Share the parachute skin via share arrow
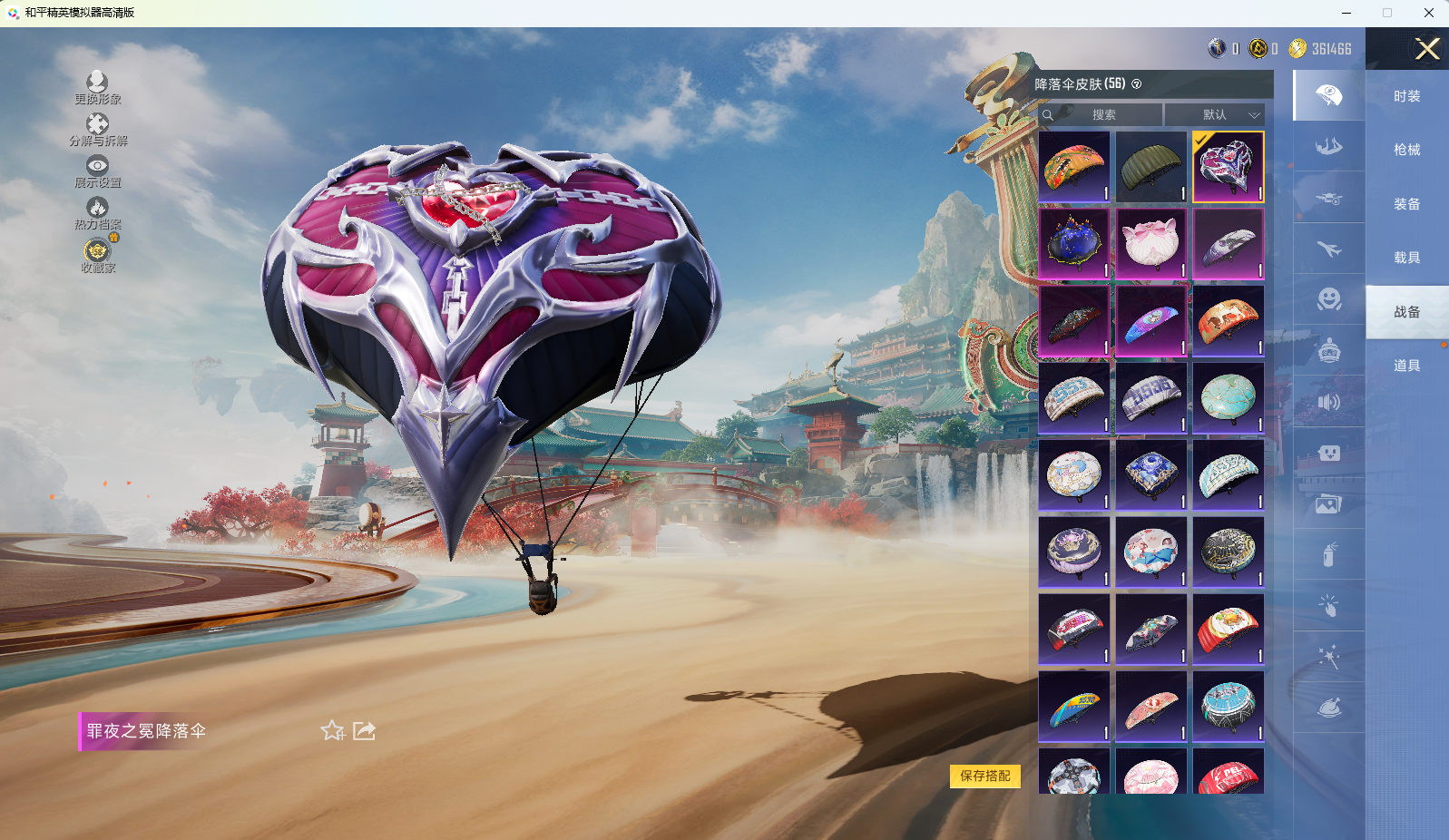The height and width of the screenshot is (840, 1449). [364, 731]
